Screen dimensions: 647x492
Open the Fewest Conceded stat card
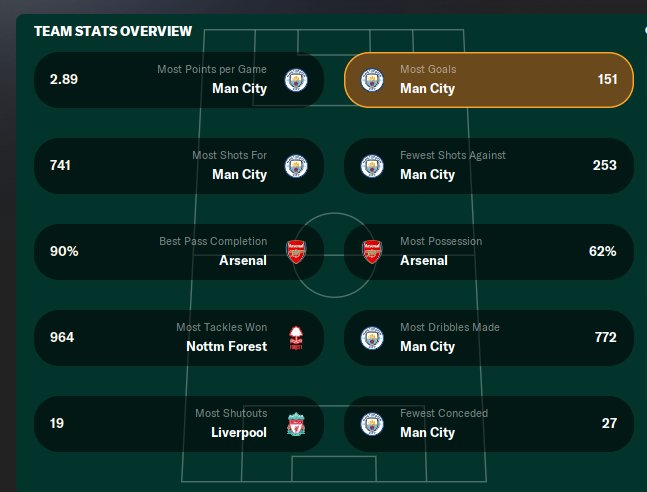coord(488,424)
